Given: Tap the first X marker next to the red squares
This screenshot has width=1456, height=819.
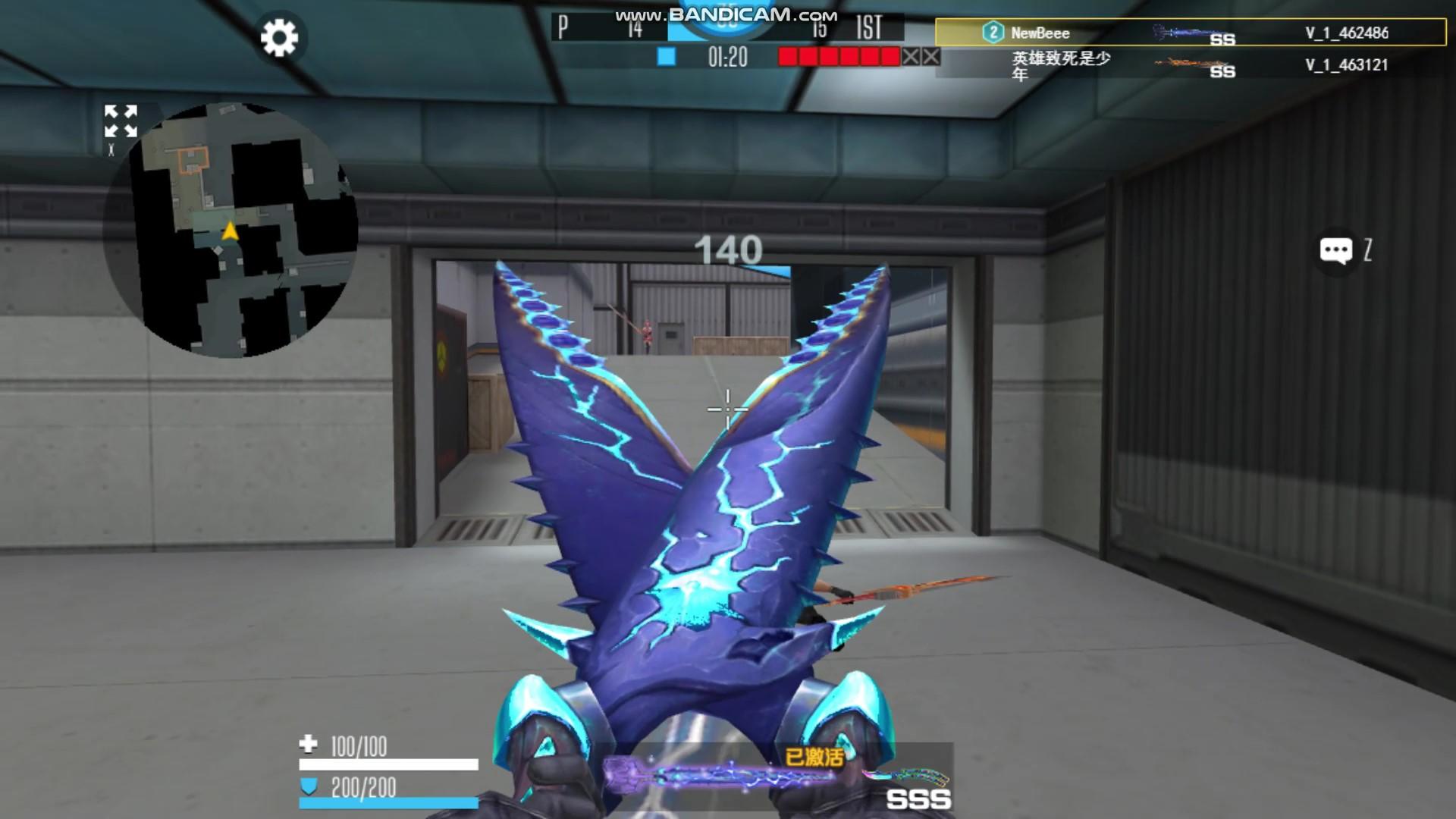Looking at the screenshot, I should 912,55.
